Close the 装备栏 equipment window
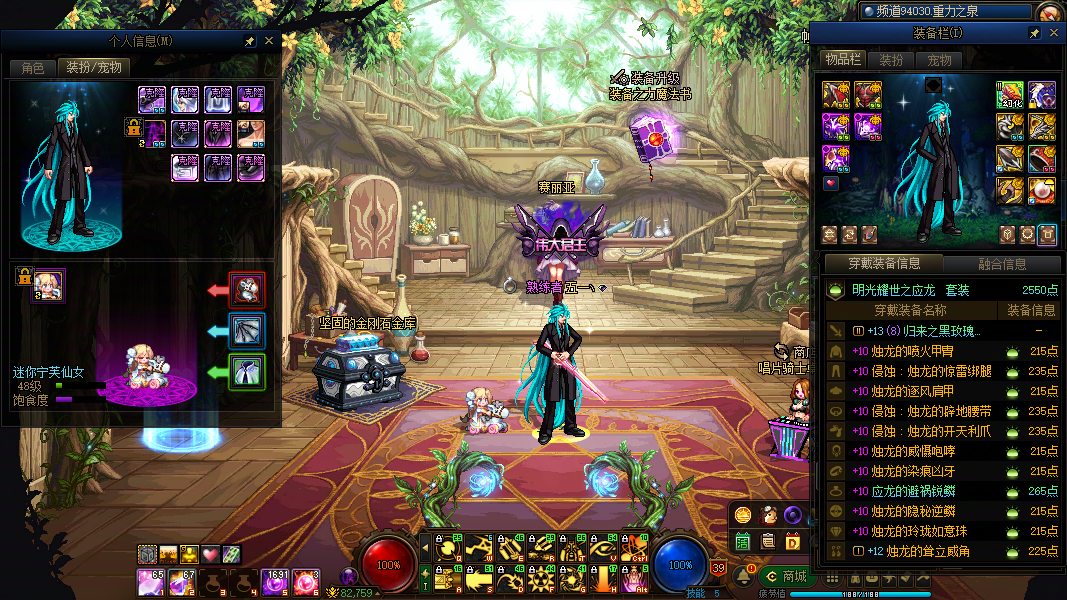Screen dimensions: 1067x600 pos(1054,33)
